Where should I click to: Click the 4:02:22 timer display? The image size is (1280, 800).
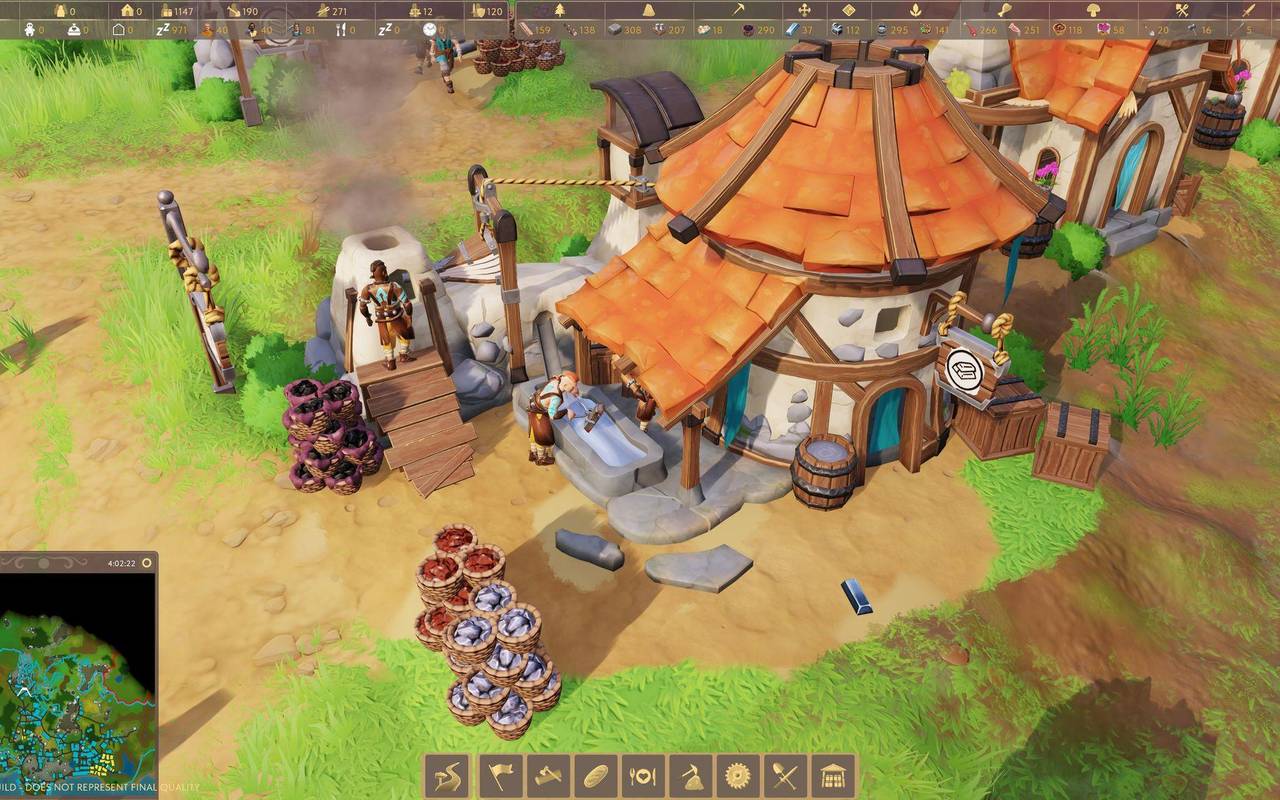coord(121,563)
